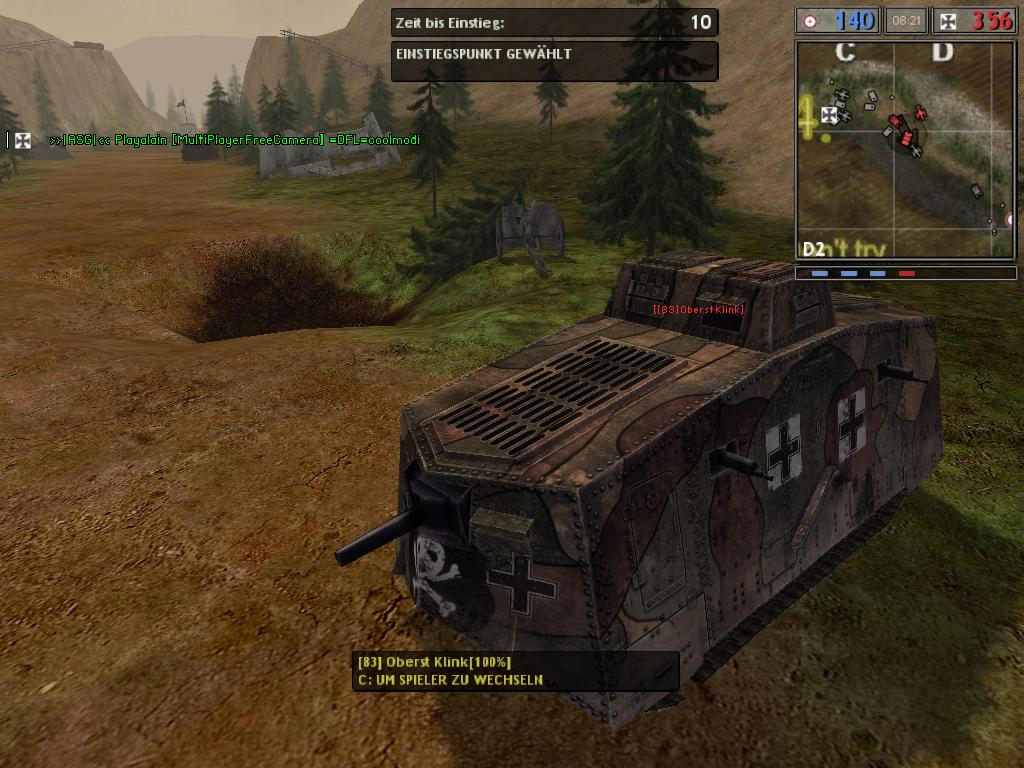Select the iron cross flag marker on minimap
1024x768 pixels.
coord(829,115)
